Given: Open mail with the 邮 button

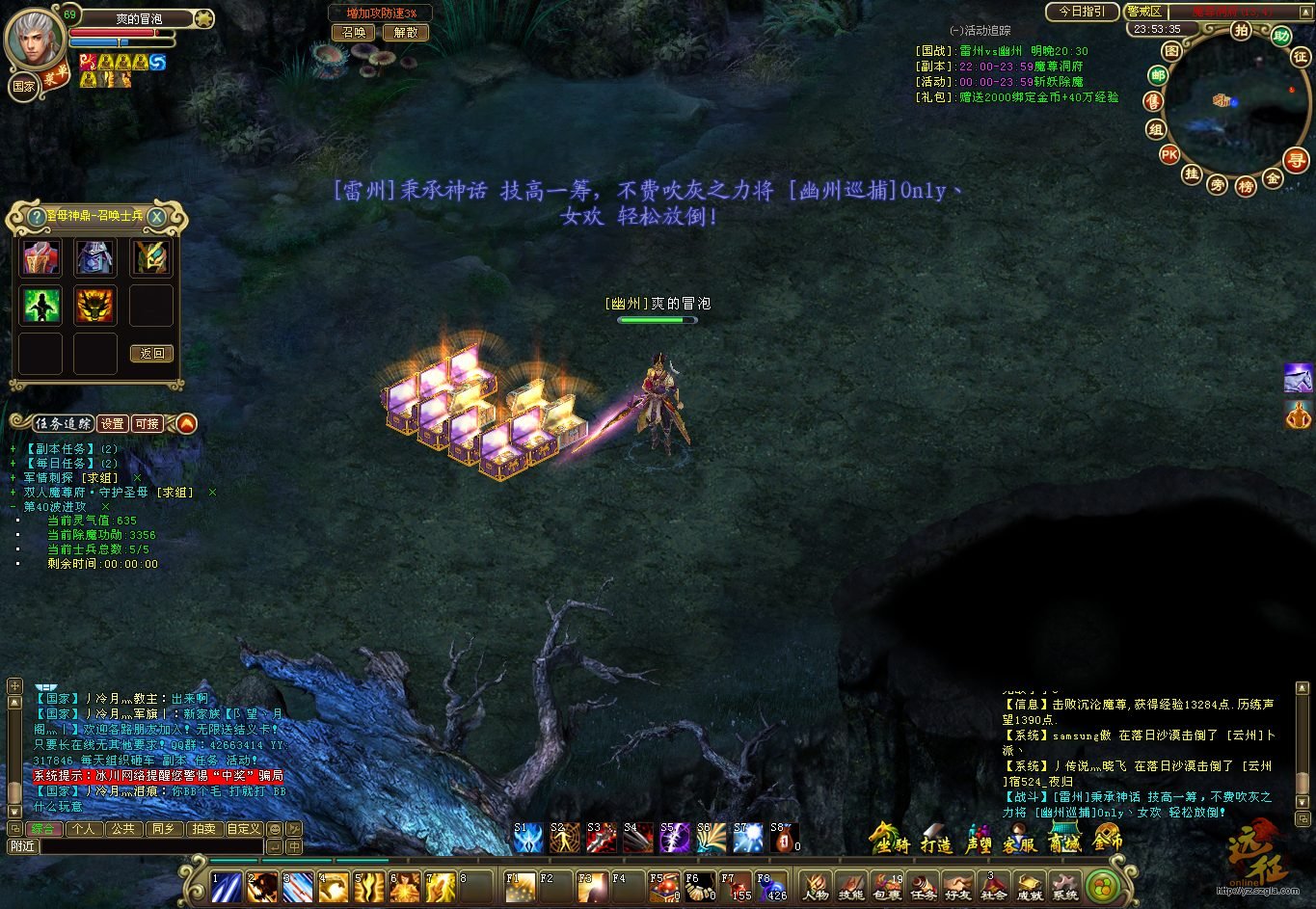Looking at the screenshot, I should [x=1158, y=76].
